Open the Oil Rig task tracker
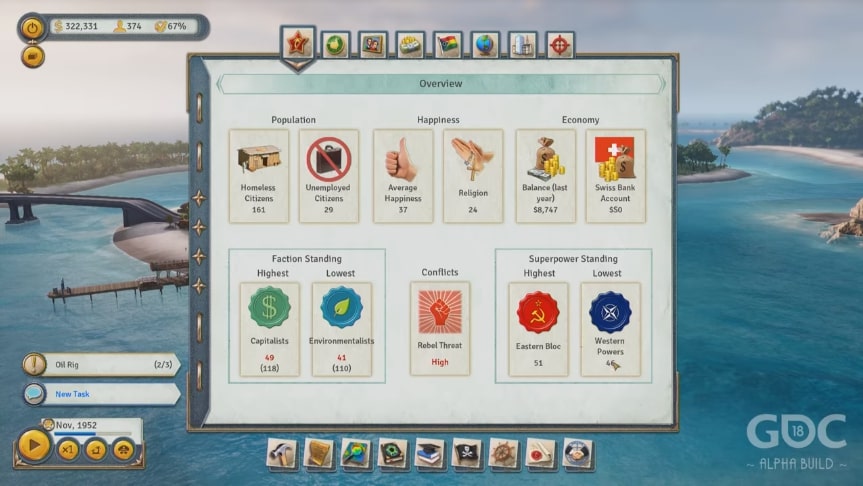 (100, 365)
